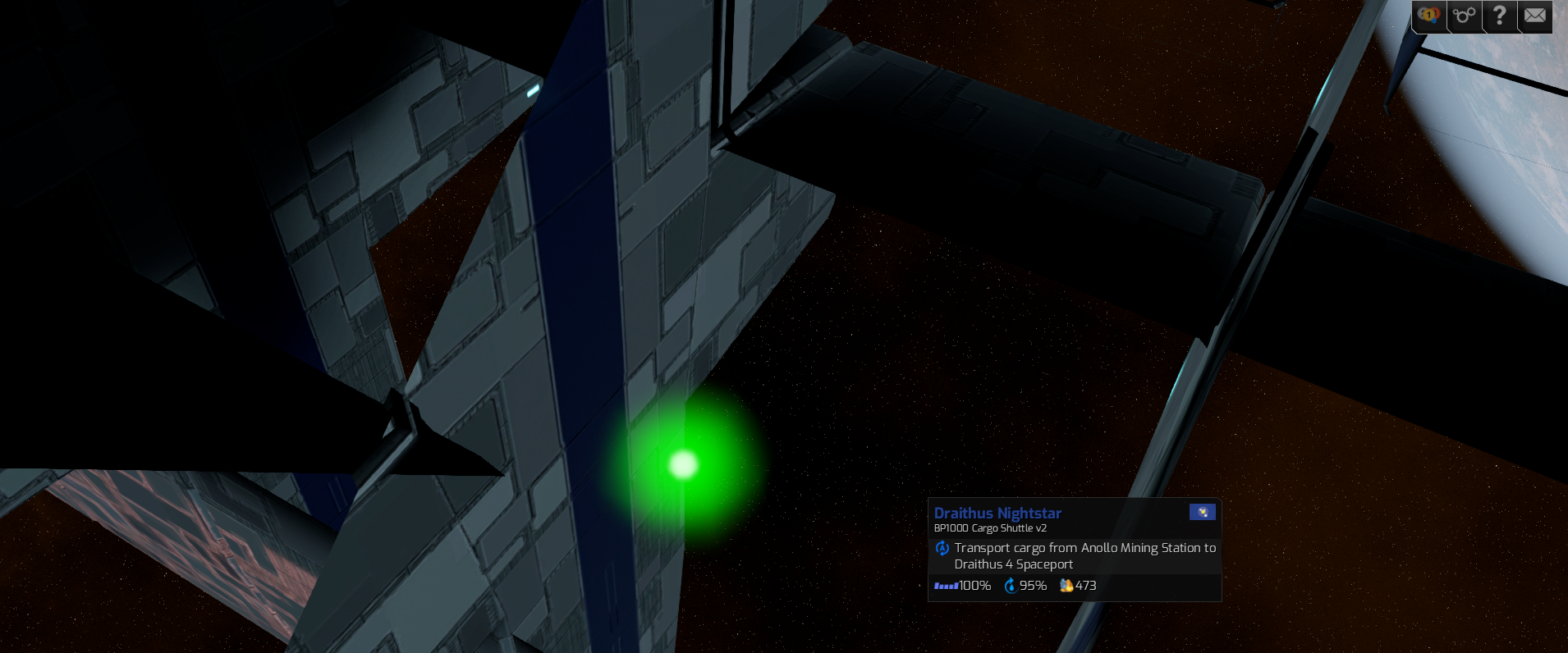Open the settings gears icon
The width and height of the screenshot is (1568, 653).
pos(1464,15)
